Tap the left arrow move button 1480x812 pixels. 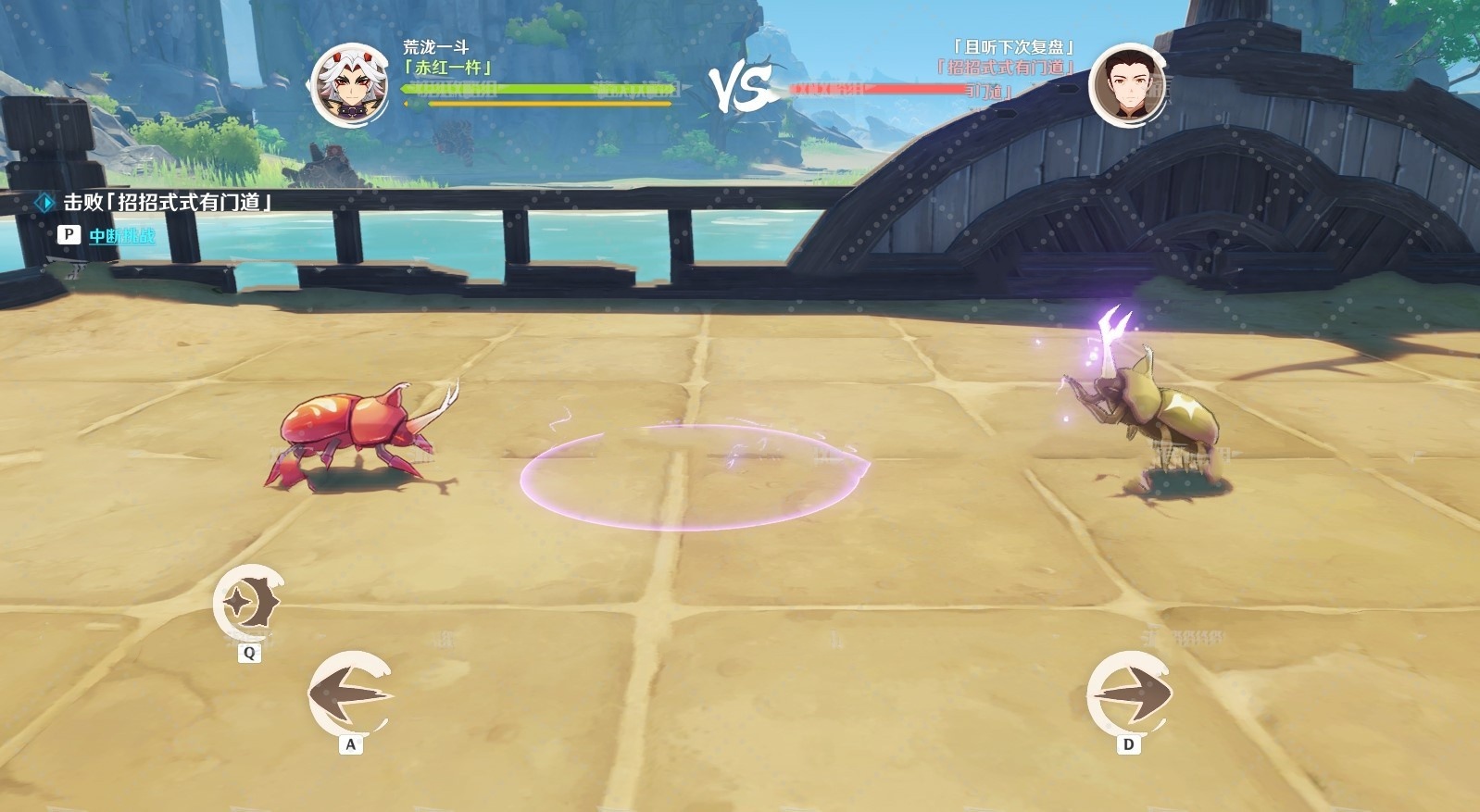pos(350,694)
